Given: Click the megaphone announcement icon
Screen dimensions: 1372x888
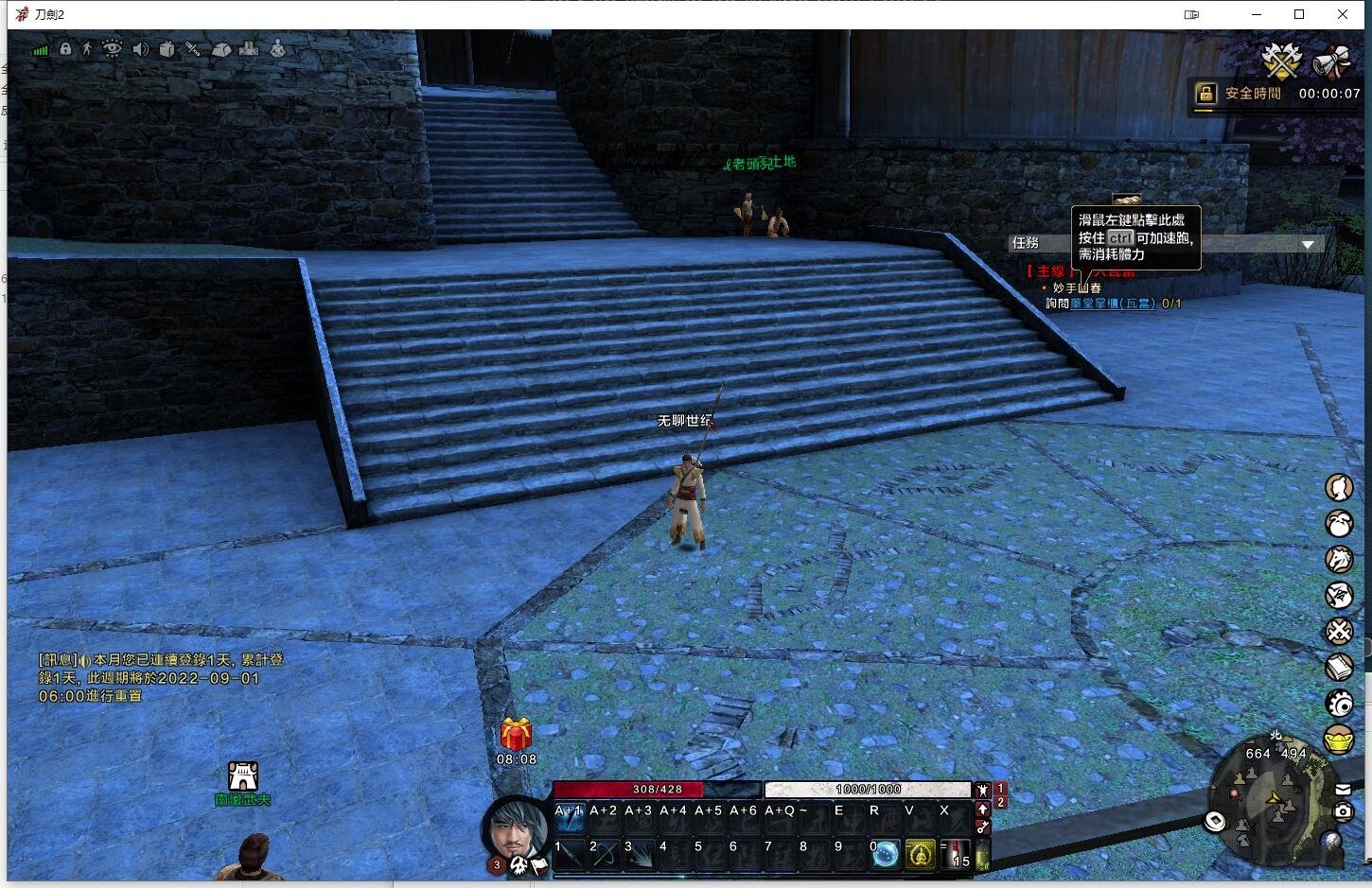Looking at the screenshot, I should (1331, 61).
